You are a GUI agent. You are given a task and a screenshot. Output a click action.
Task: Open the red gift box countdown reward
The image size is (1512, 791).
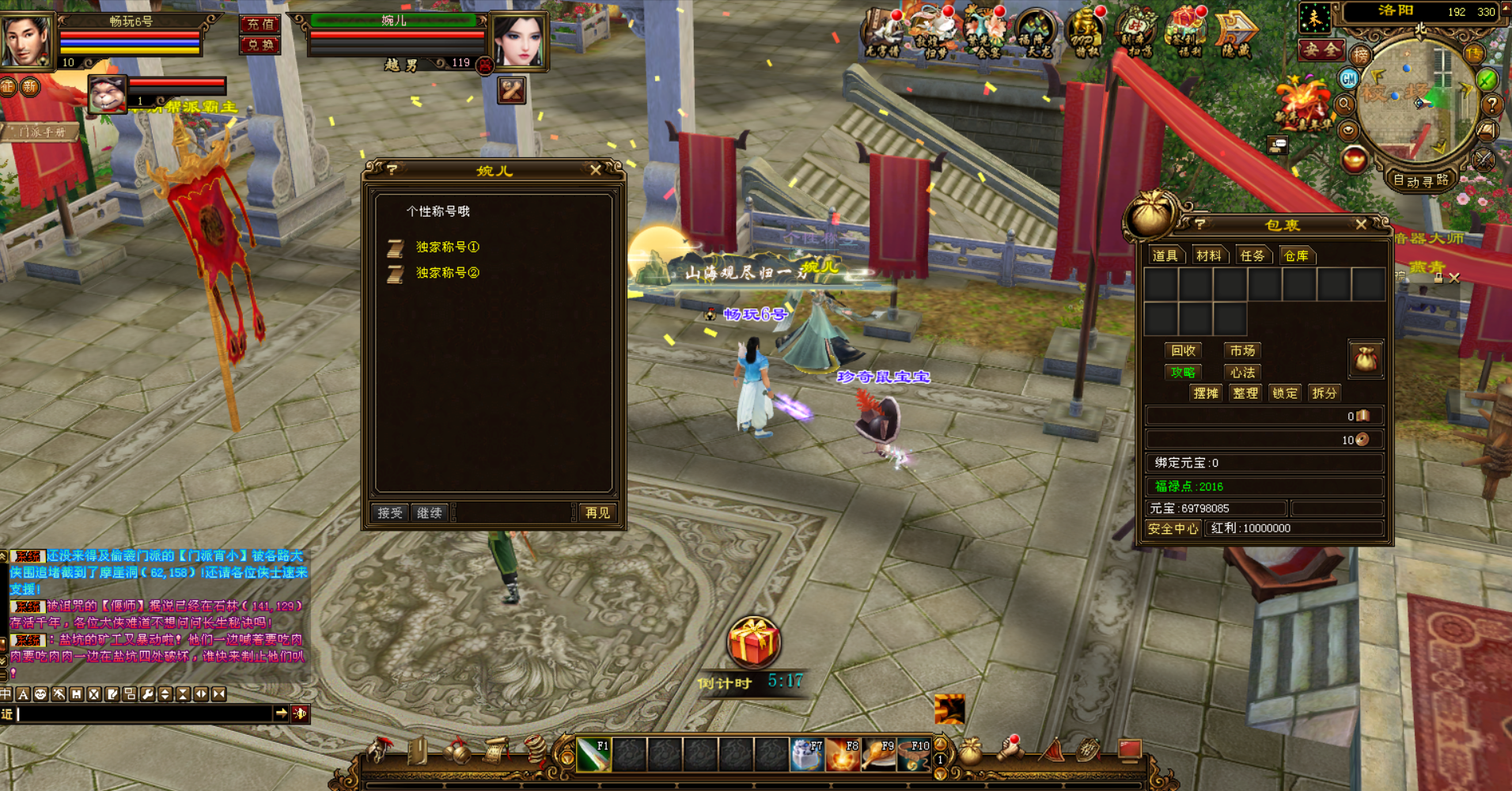[x=753, y=642]
